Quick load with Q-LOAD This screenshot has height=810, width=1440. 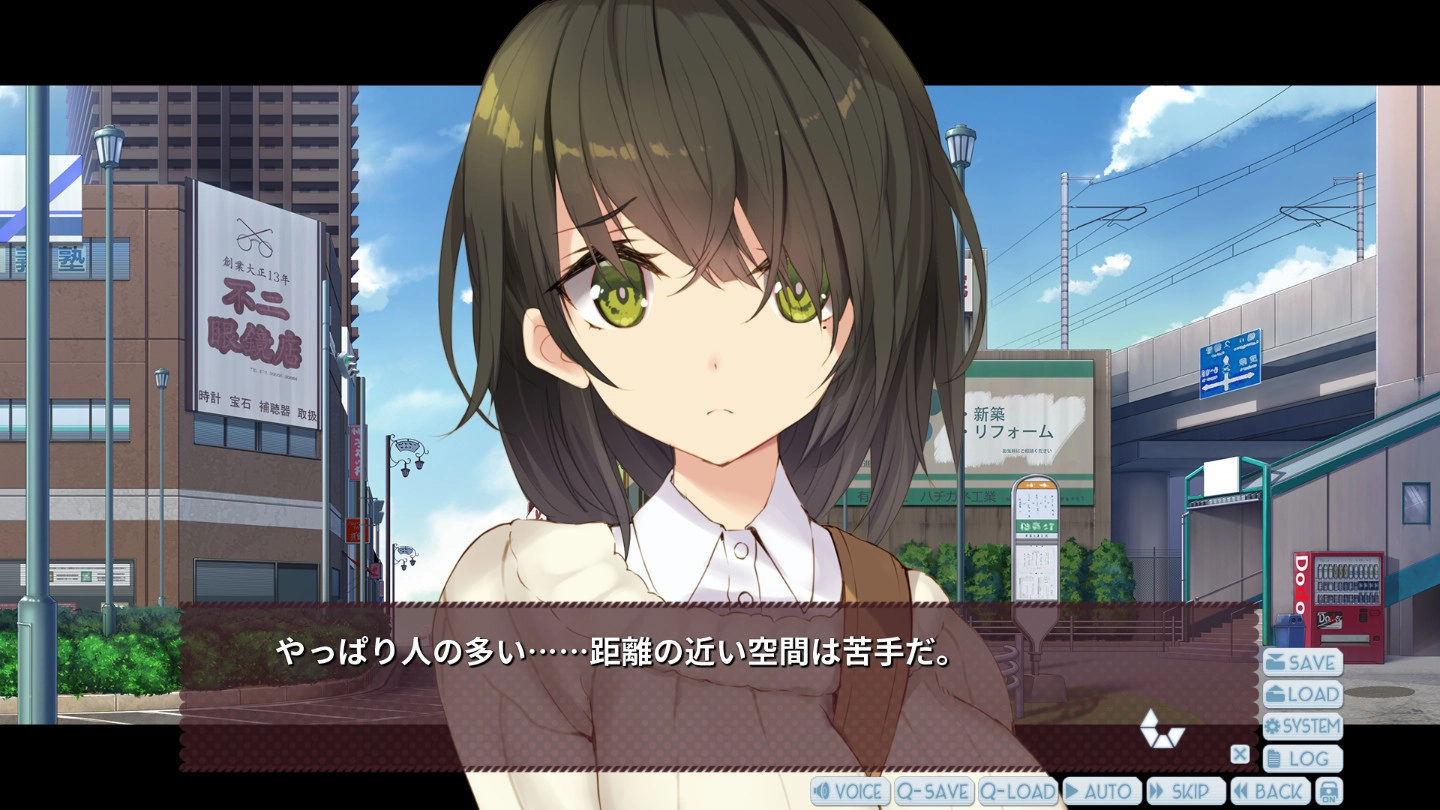tap(1018, 792)
